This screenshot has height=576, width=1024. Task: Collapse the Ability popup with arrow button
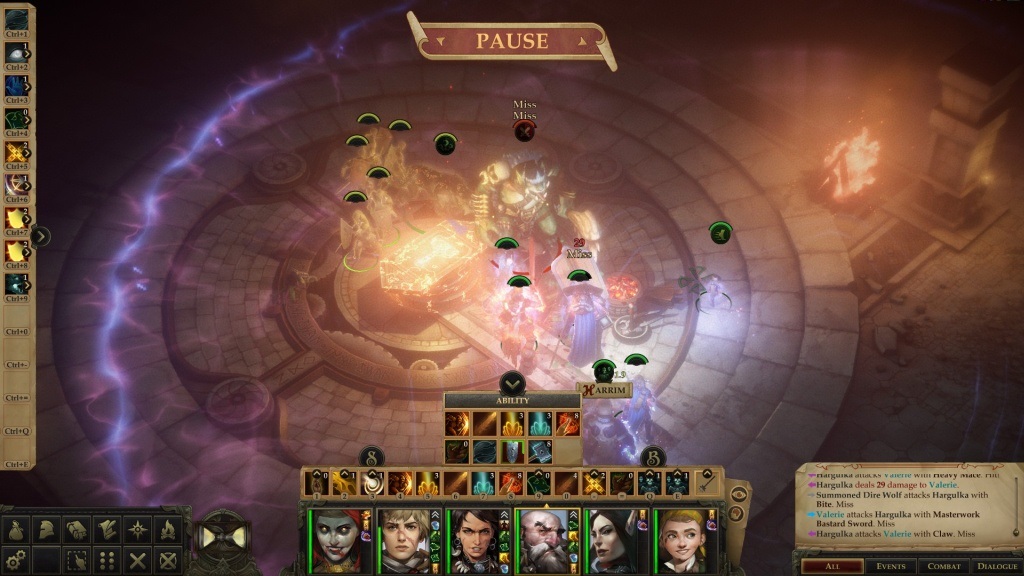[512, 382]
